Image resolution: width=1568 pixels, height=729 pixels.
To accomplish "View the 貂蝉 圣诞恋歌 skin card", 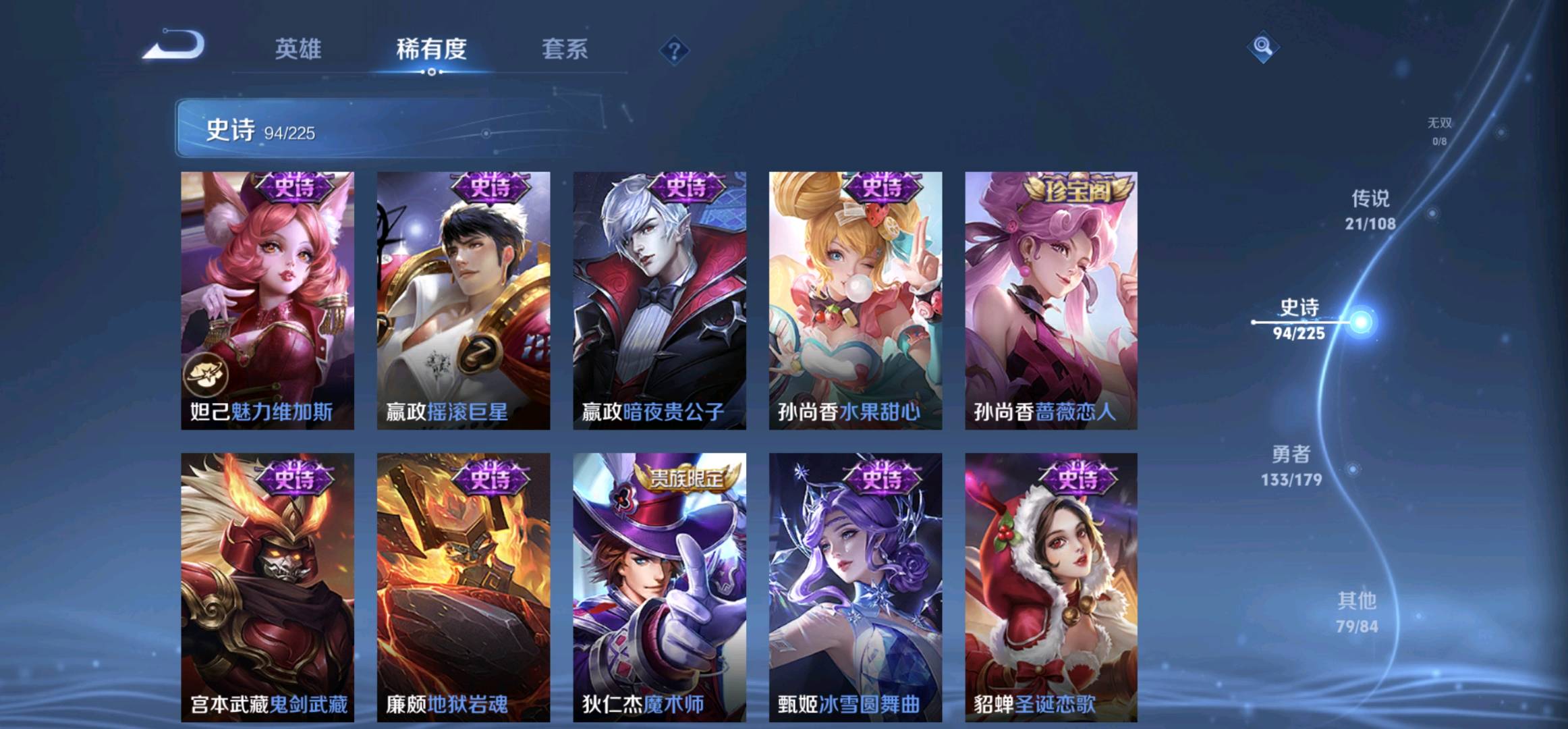I will coord(1051,587).
